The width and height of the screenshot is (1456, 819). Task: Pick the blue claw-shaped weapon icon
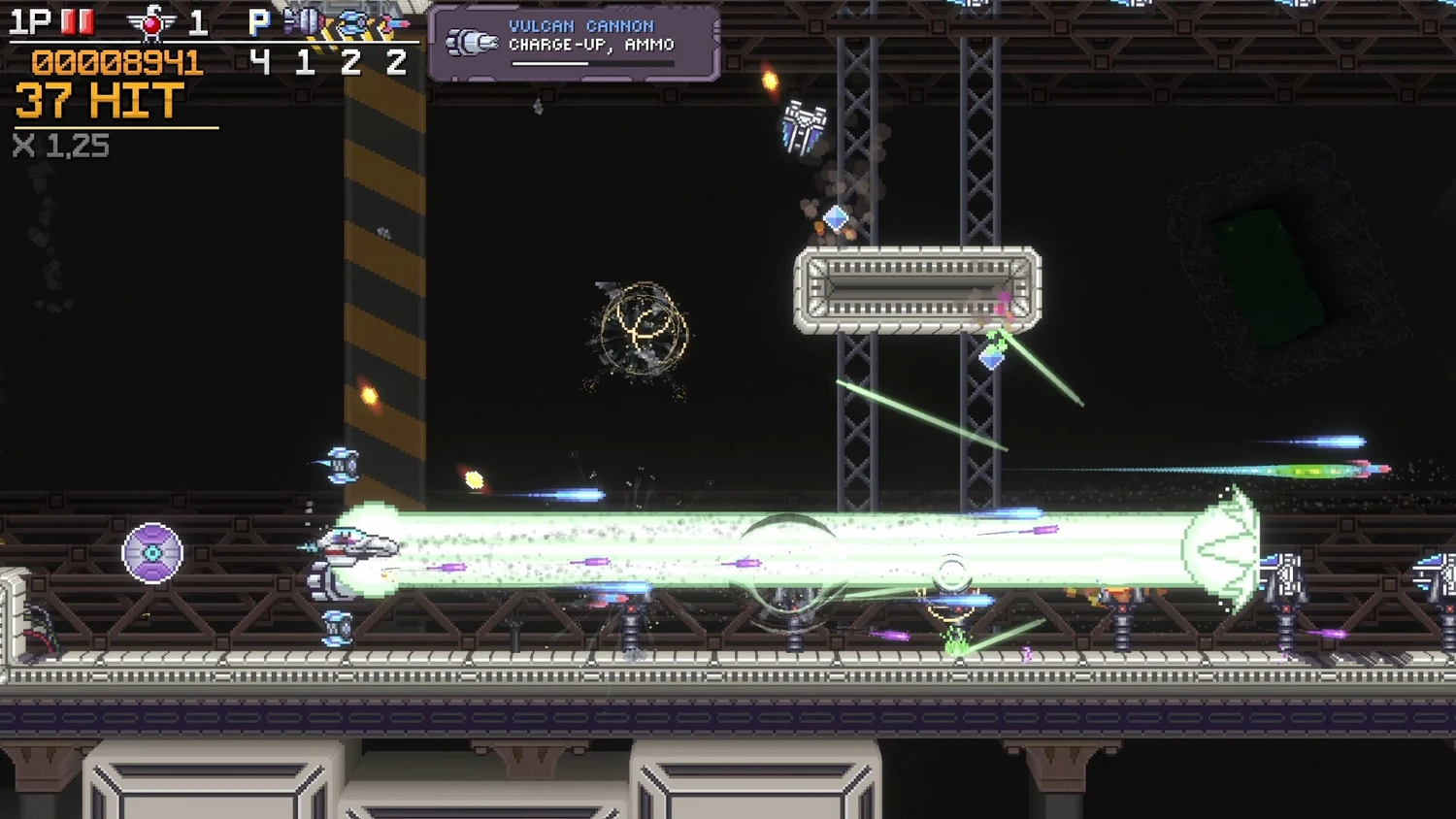pyautogui.click(x=351, y=22)
